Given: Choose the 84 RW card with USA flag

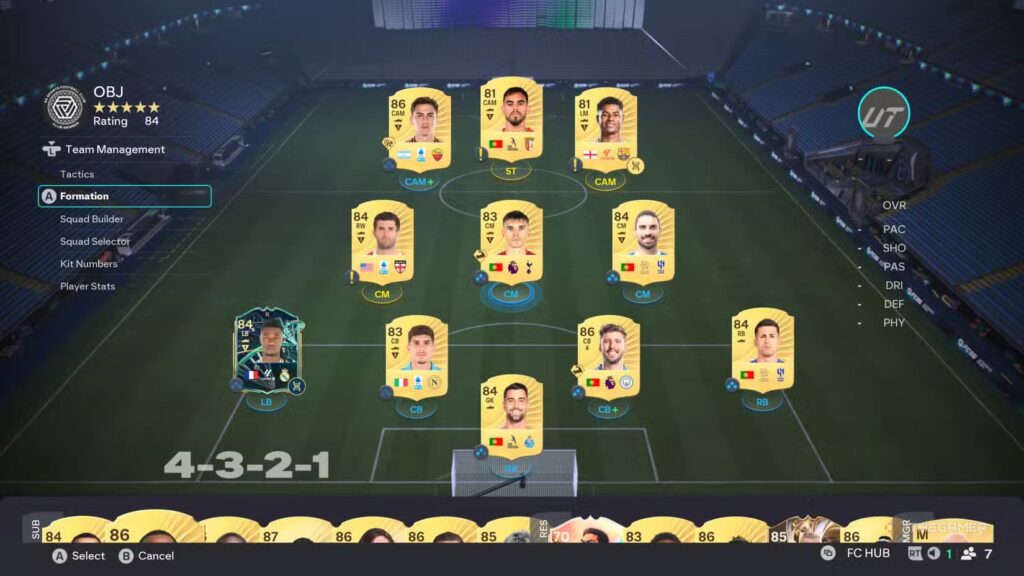Looking at the screenshot, I should point(382,242).
